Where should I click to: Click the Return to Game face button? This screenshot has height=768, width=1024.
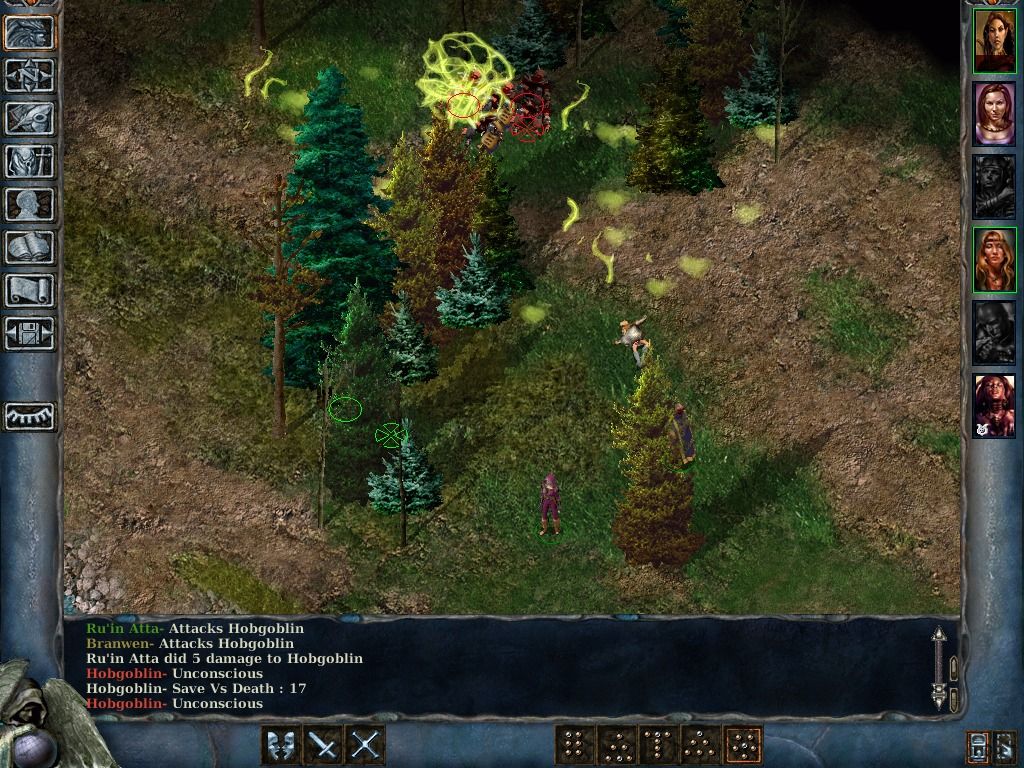click(30, 32)
